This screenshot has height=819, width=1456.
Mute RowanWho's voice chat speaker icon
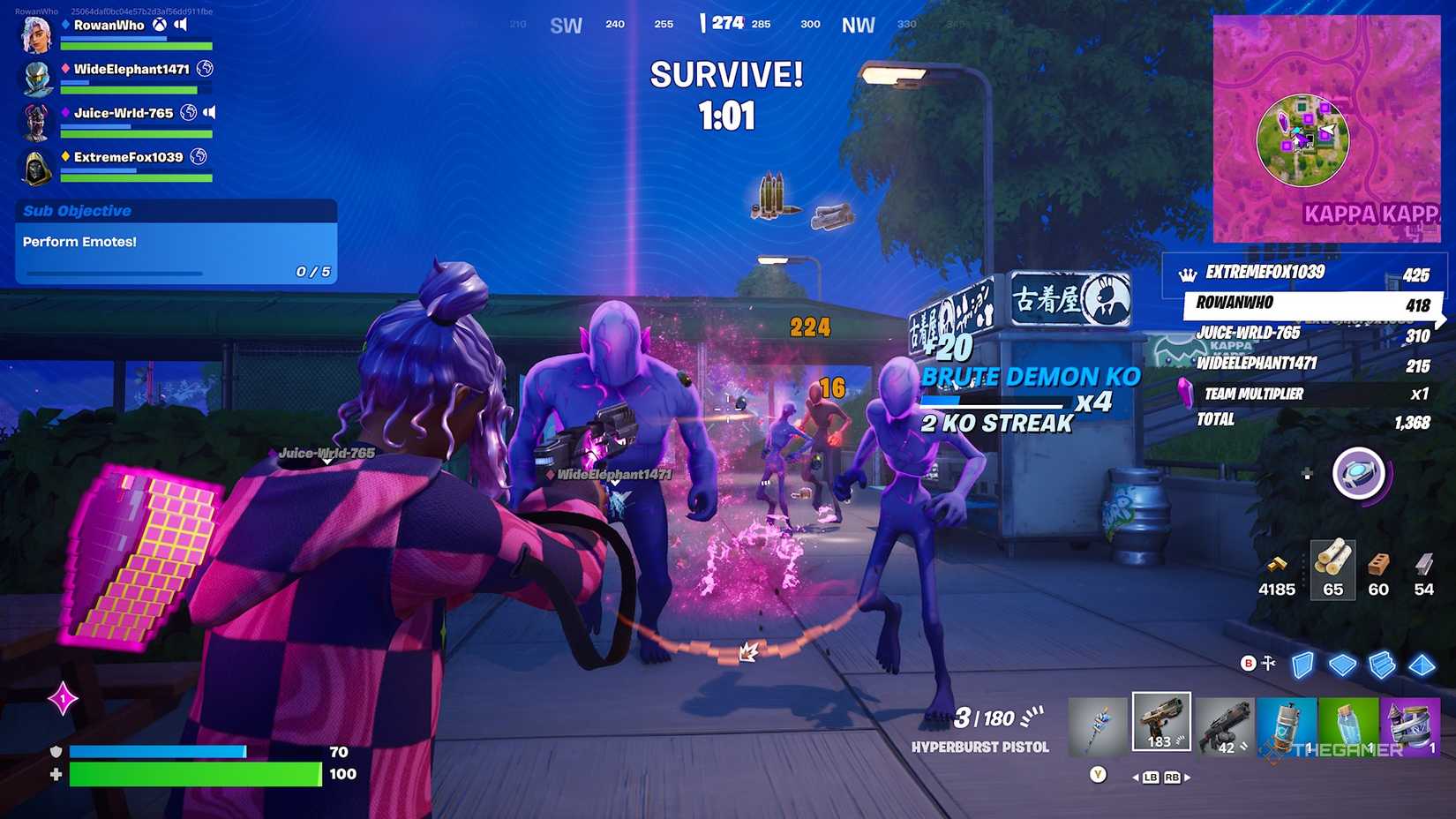180,26
